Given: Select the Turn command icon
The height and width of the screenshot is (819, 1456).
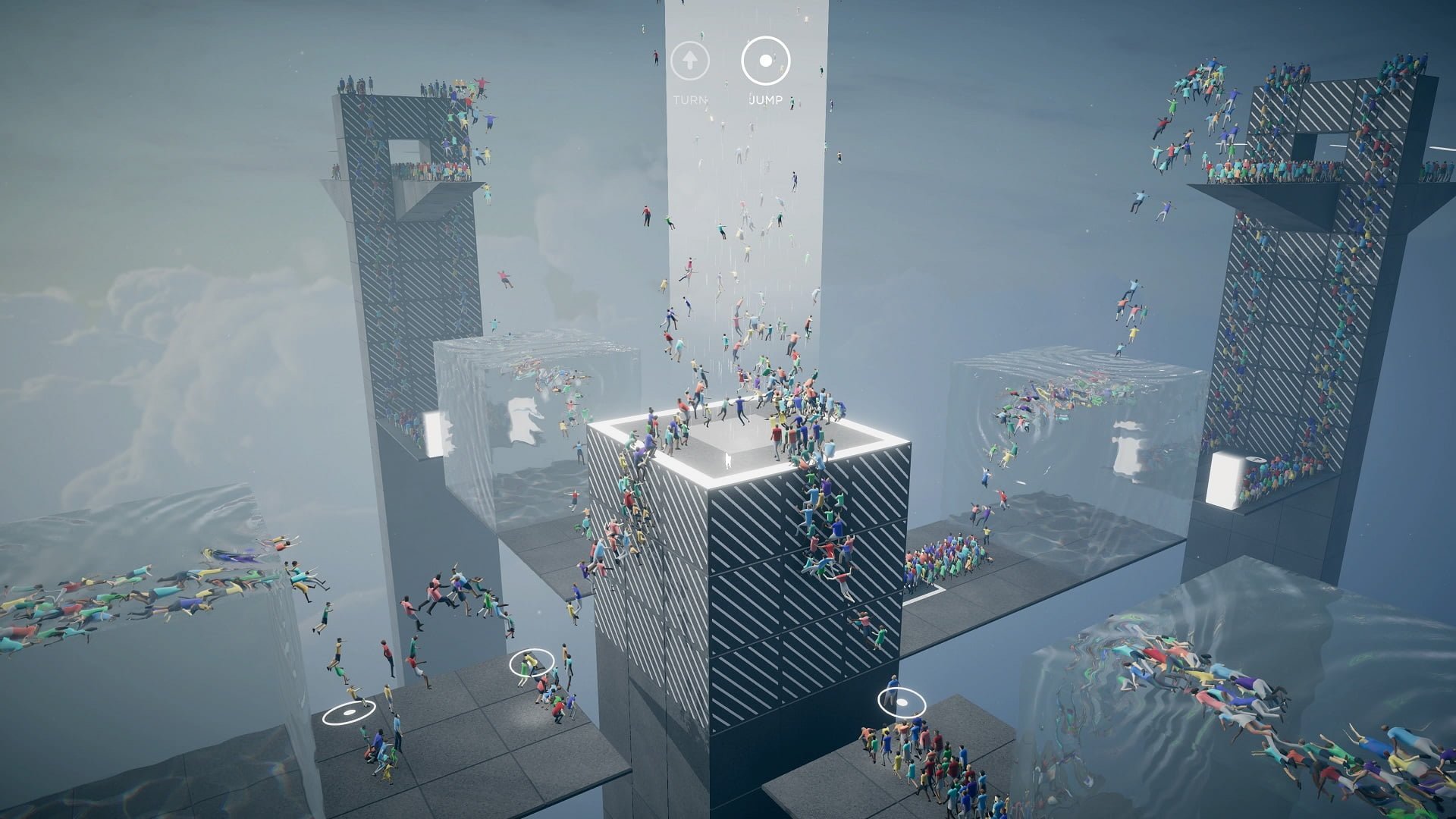Looking at the screenshot, I should coord(690,60).
